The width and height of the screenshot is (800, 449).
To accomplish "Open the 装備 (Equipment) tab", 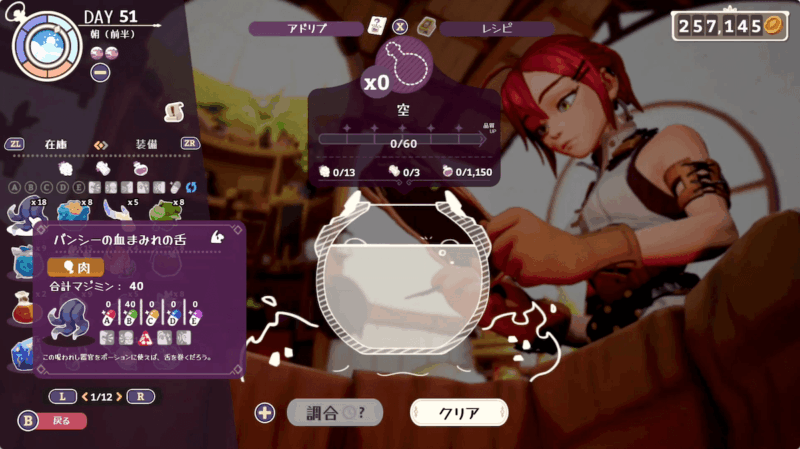I will click(x=146, y=144).
